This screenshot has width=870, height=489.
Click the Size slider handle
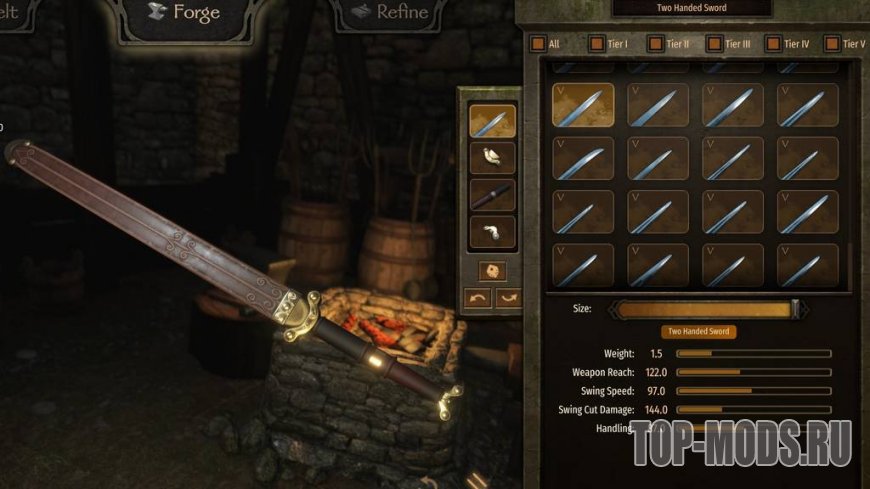[796, 309]
